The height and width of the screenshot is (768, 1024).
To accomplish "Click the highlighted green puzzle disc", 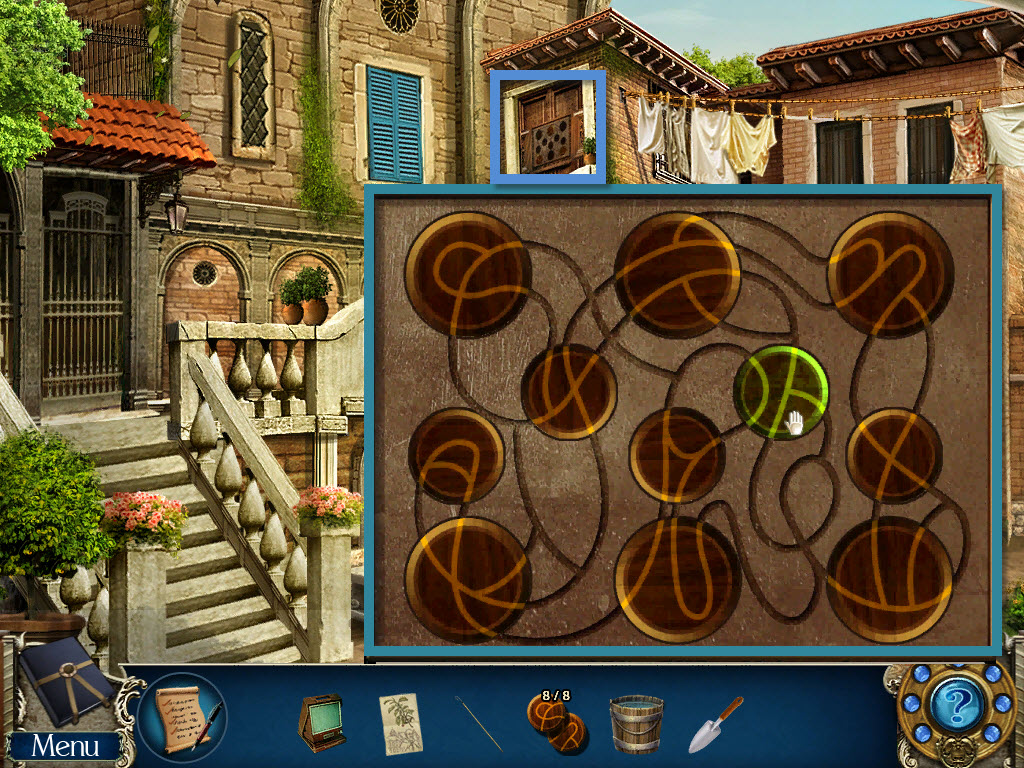I will [781, 393].
